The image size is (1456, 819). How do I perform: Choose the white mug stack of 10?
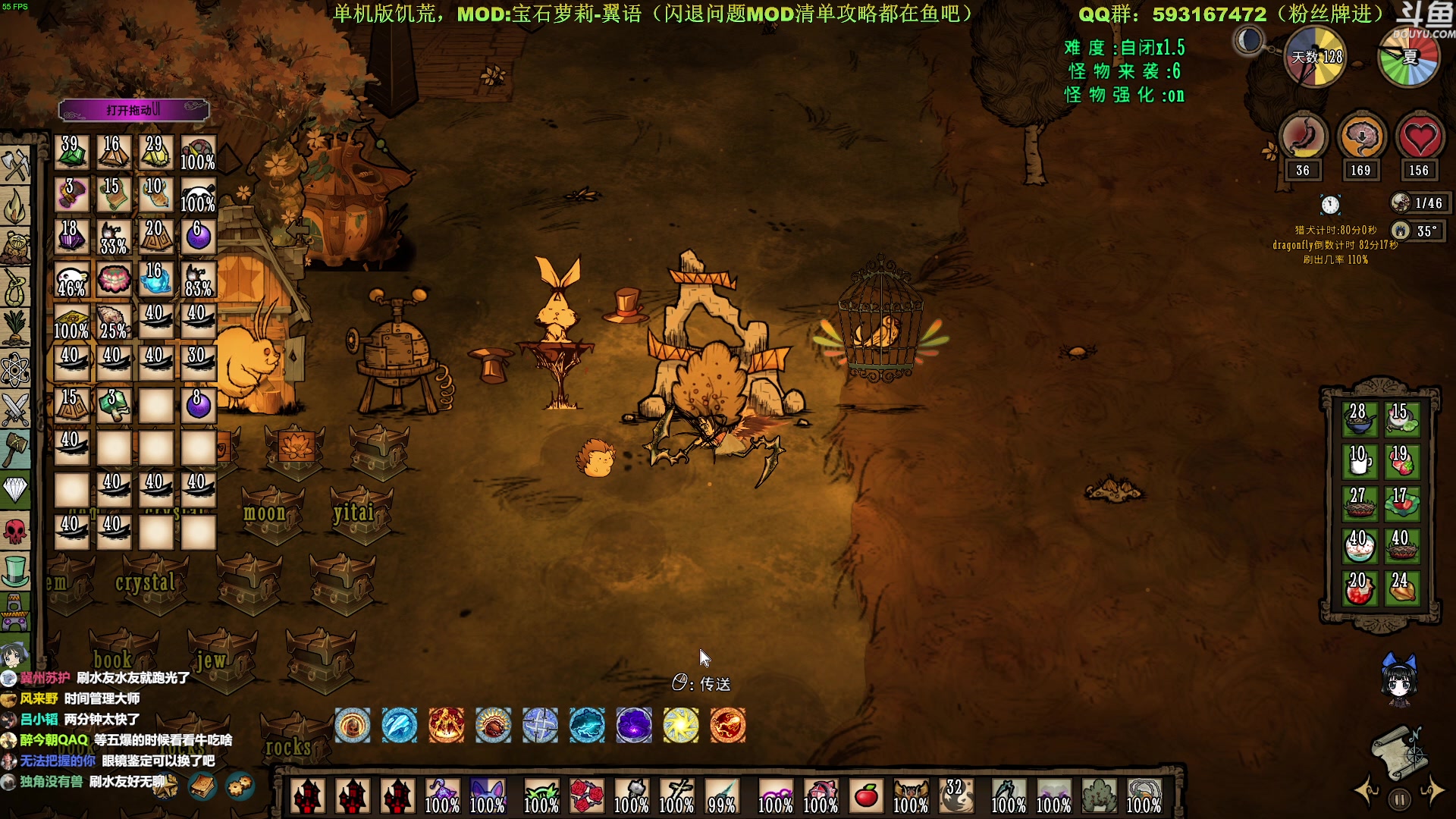(1358, 460)
